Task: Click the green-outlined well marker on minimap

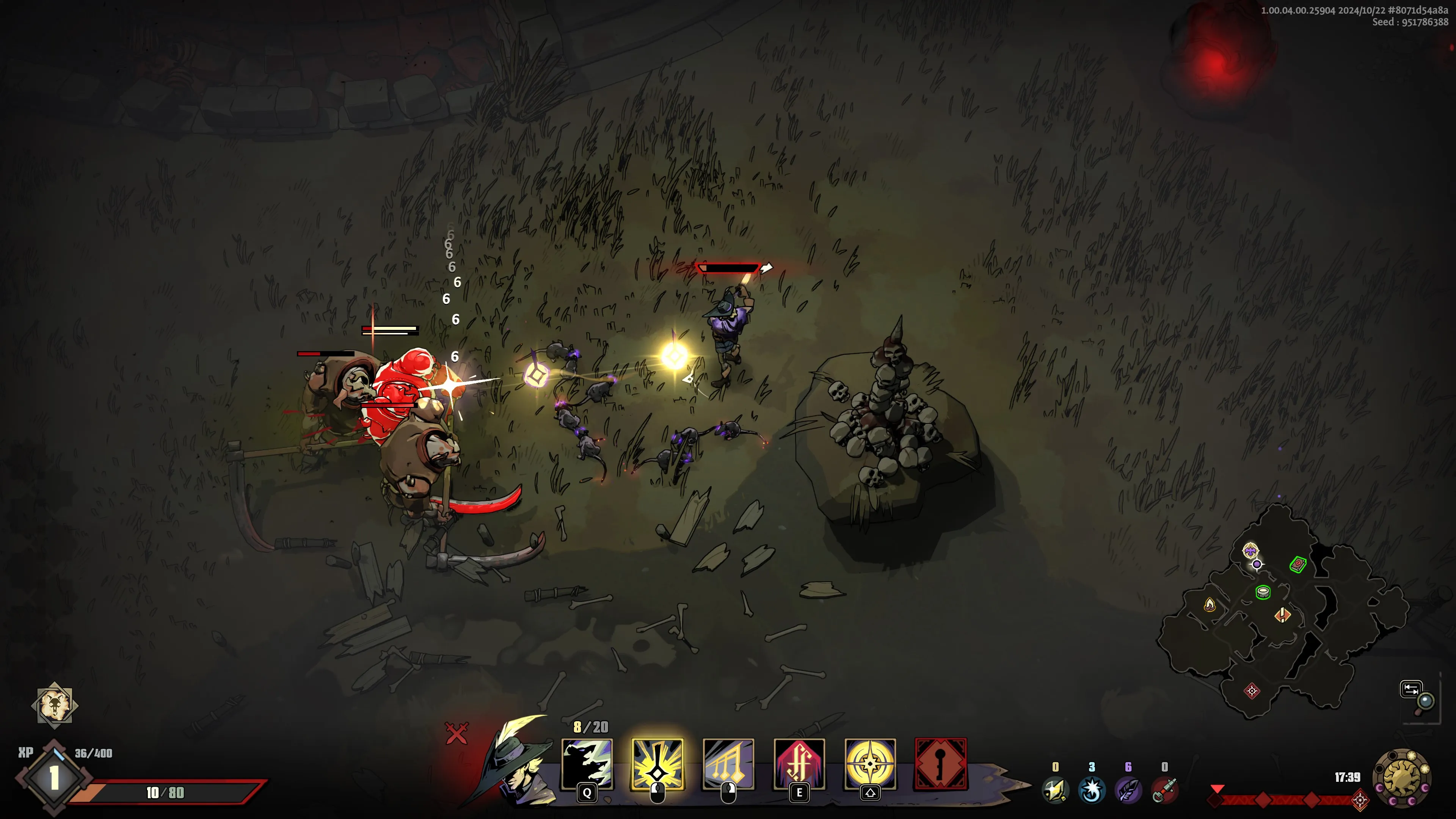Action: click(1263, 592)
